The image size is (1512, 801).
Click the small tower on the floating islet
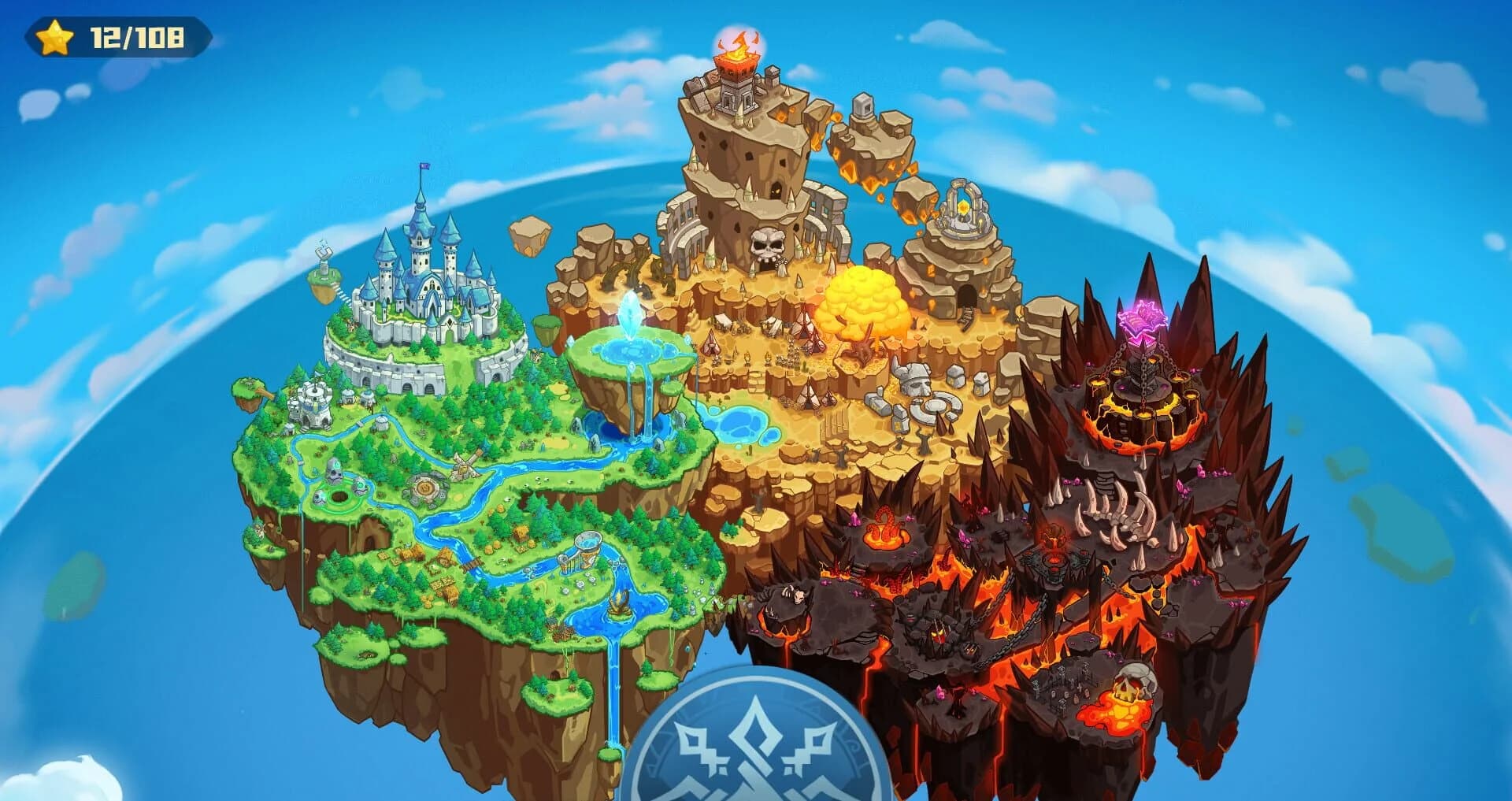point(324,260)
